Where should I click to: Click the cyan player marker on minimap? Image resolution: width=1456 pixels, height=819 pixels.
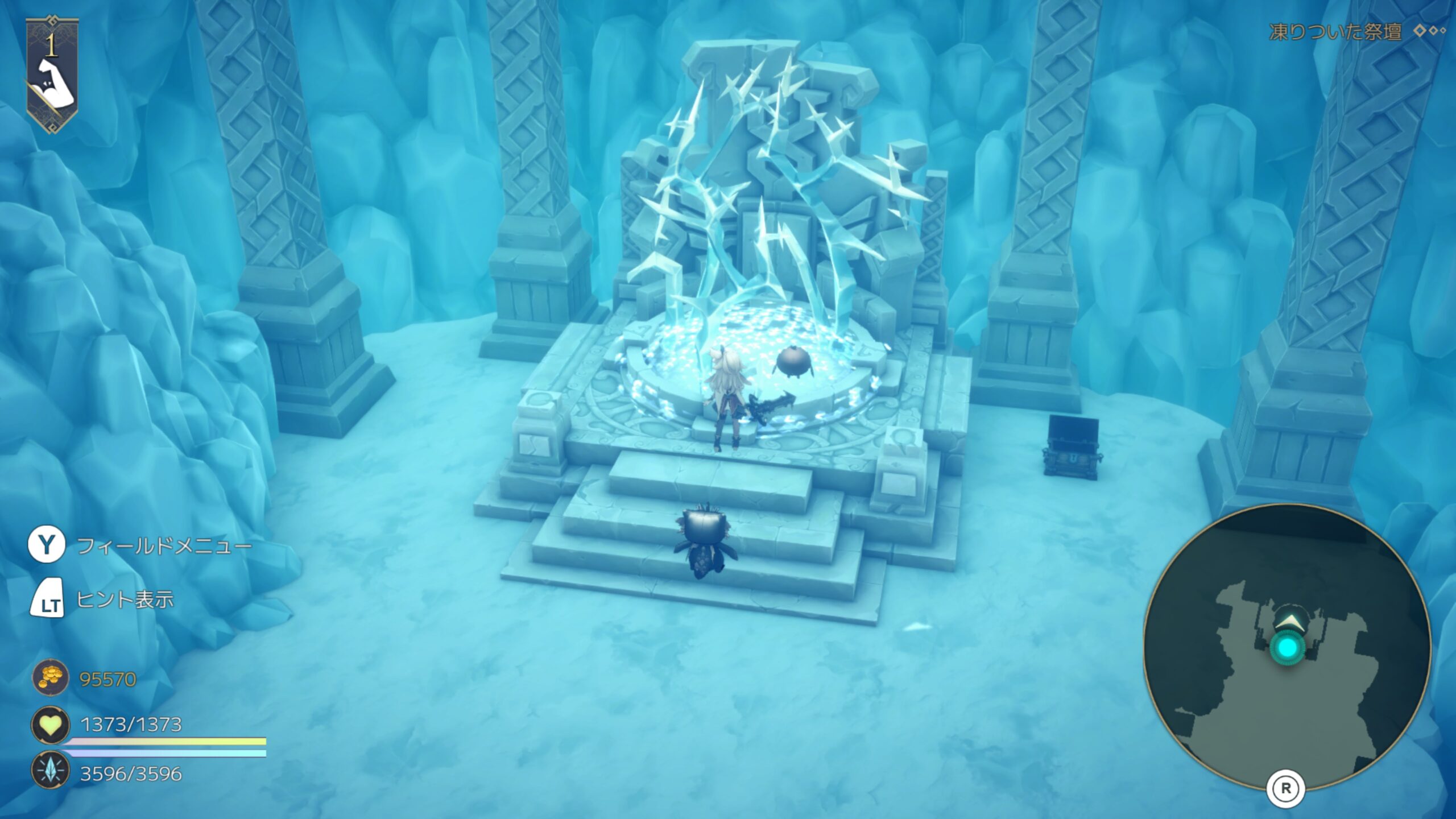click(x=1288, y=648)
